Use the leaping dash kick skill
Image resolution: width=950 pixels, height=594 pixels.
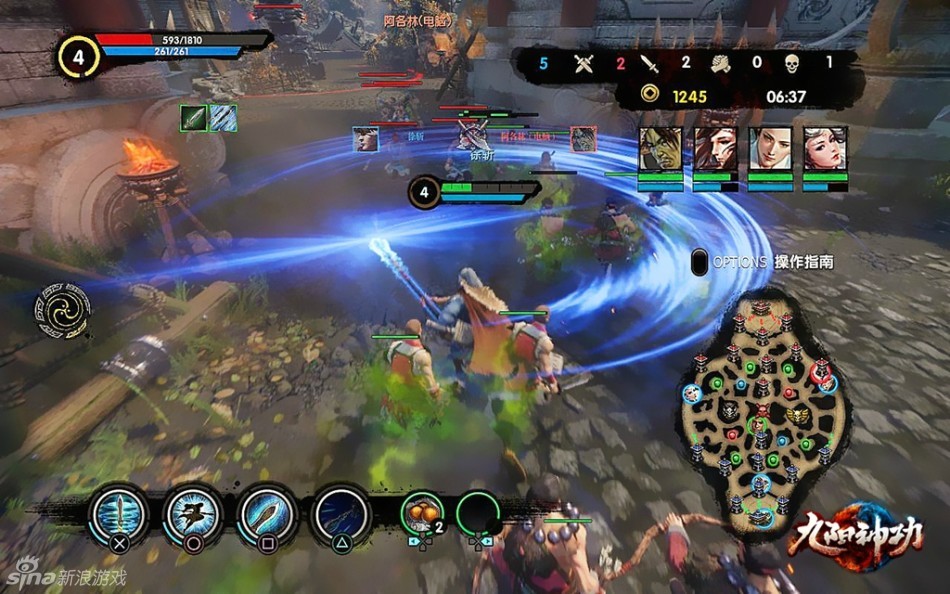pos(193,517)
